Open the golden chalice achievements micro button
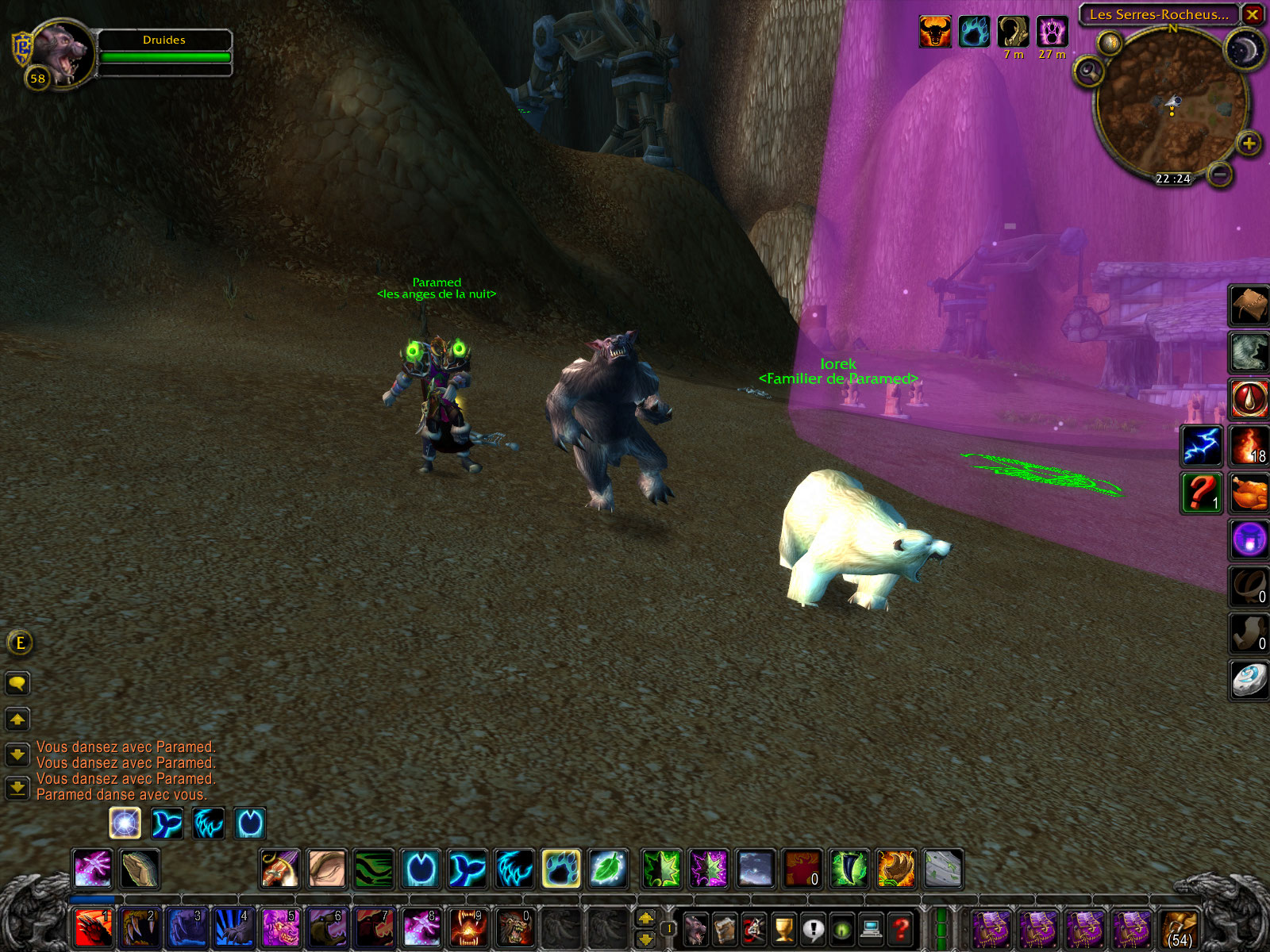Screen dimensions: 1270x952 [783, 928]
